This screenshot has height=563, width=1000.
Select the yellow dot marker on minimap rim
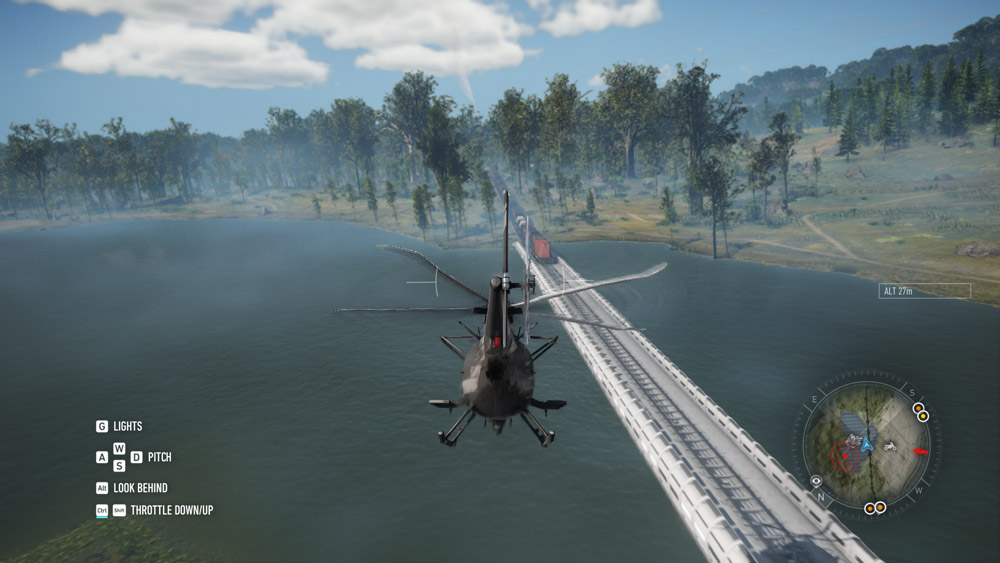click(922, 416)
